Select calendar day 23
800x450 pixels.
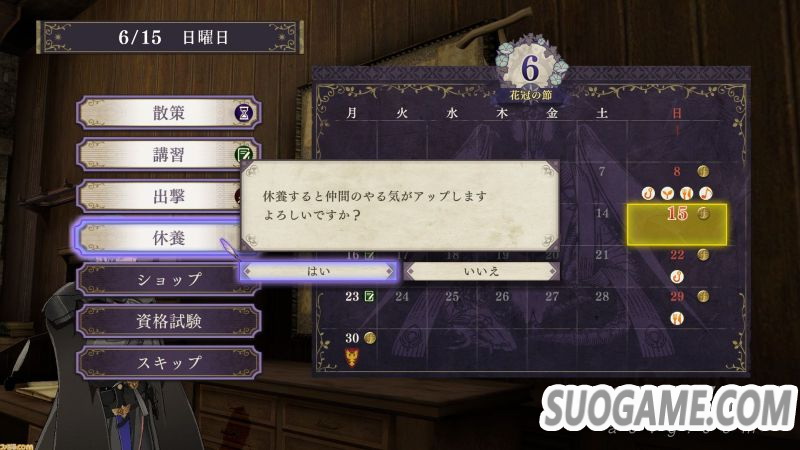tap(353, 296)
